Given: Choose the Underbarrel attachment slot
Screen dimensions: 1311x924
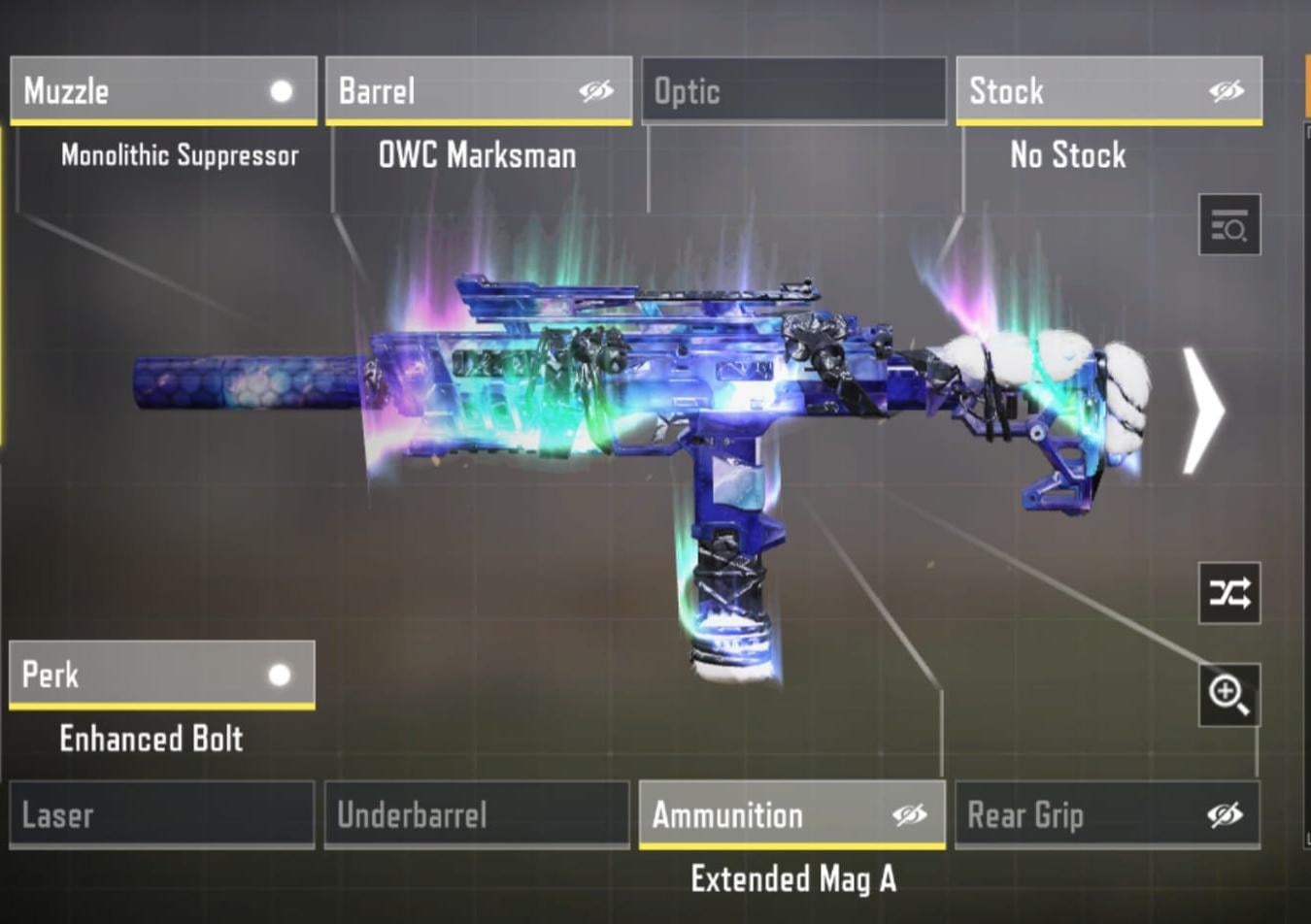Looking at the screenshot, I should pyautogui.click(x=477, y=815).
